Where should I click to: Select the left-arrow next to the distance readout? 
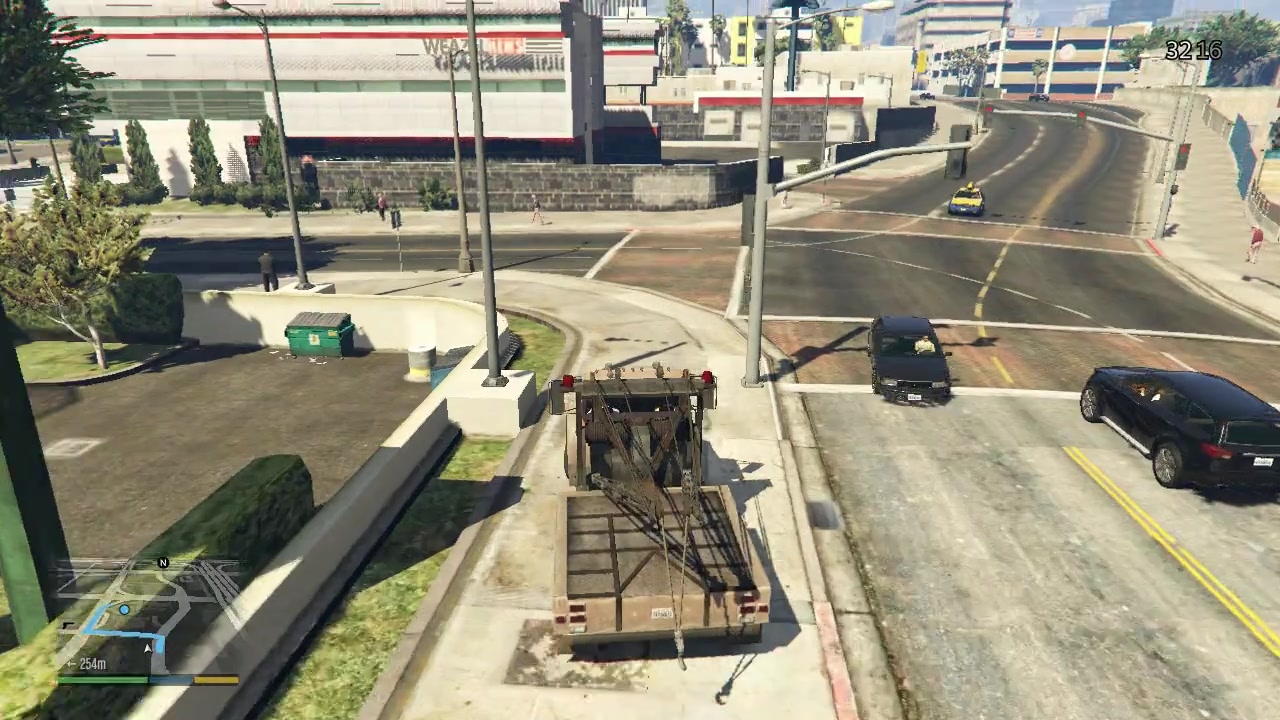(70, 663)
